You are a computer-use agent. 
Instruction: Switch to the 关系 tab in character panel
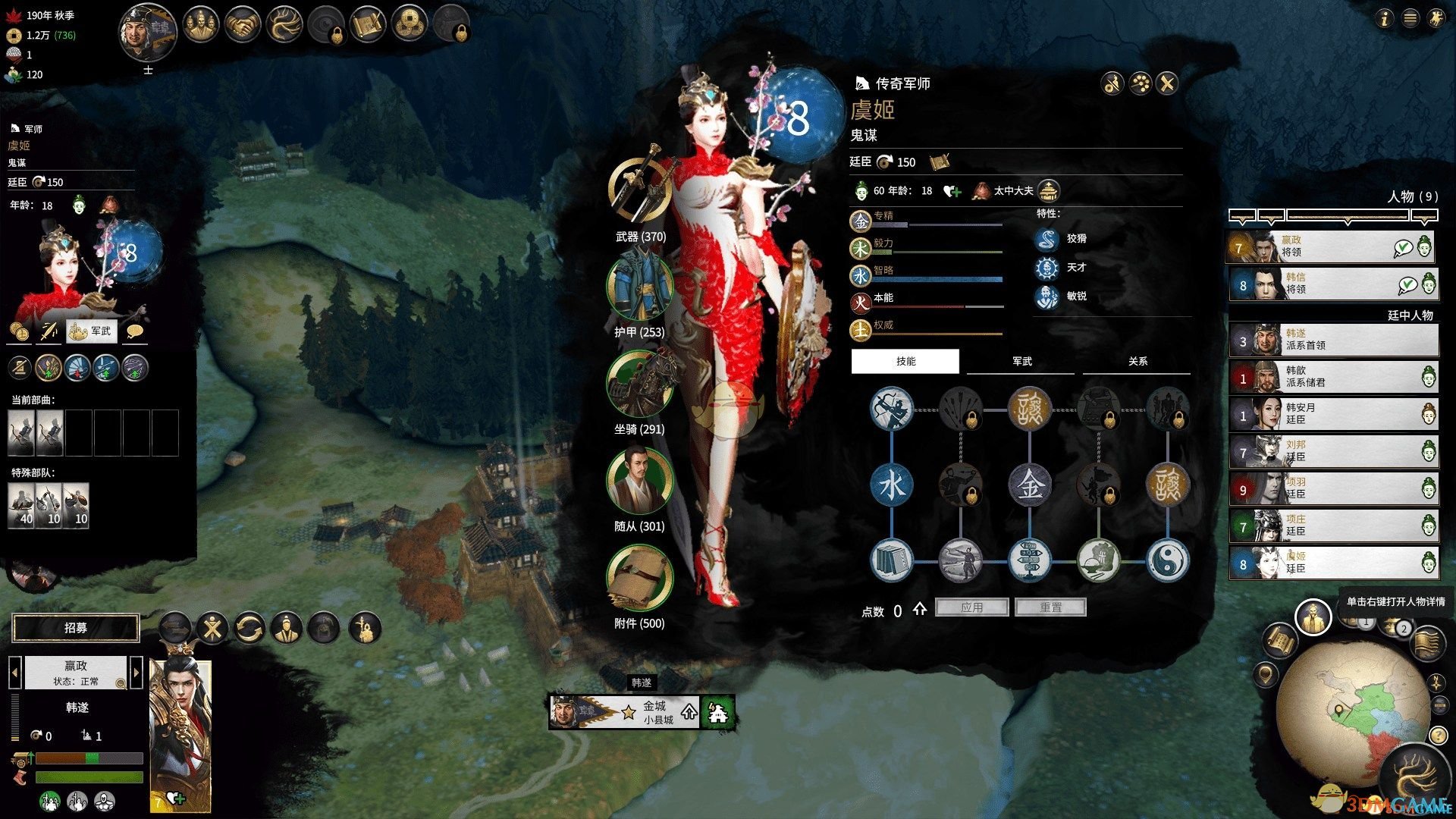pyautogui.click(x=1137, y=362)
